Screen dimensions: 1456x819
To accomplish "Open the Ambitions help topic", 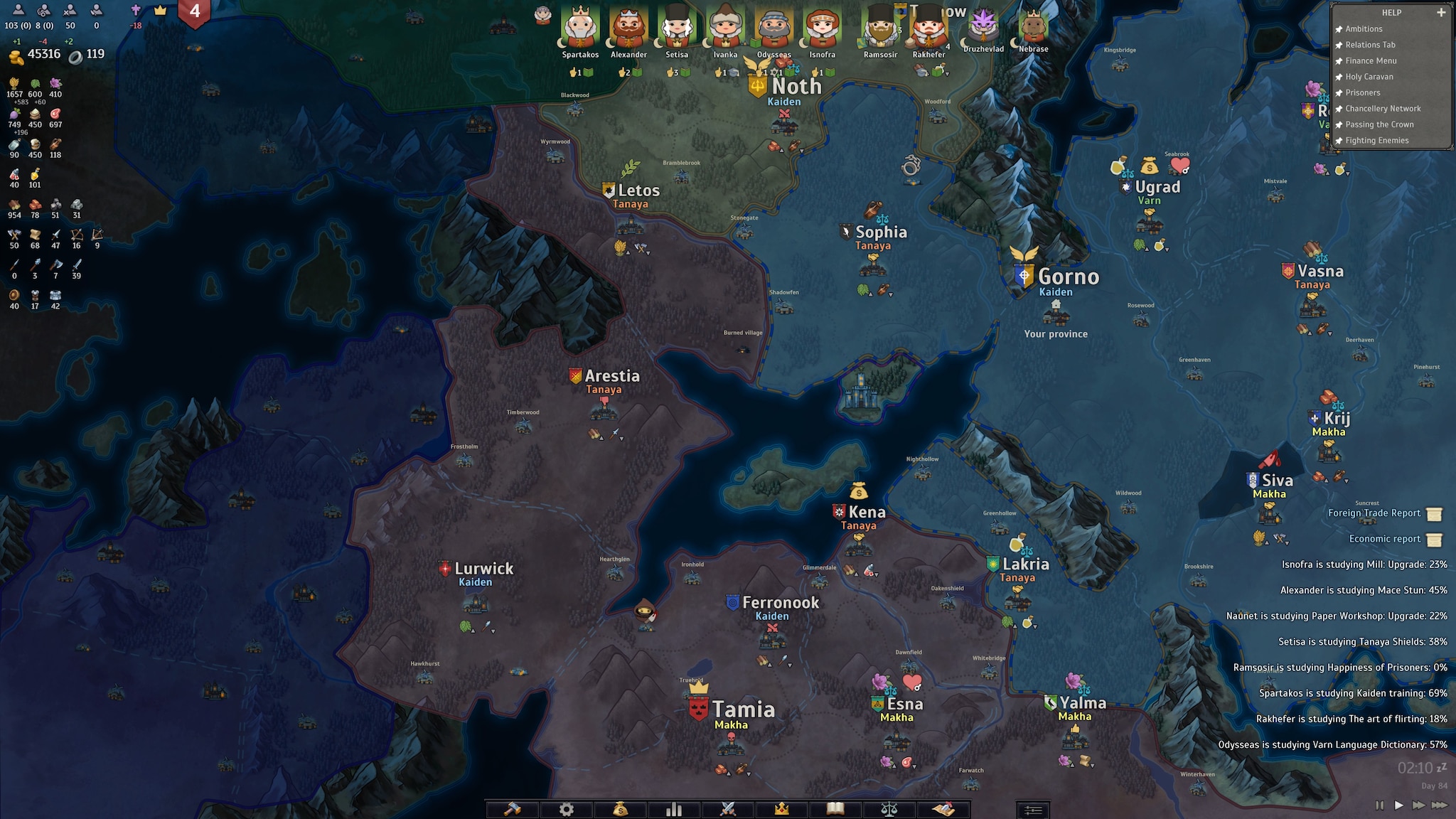I will [x=1364, y=29].
